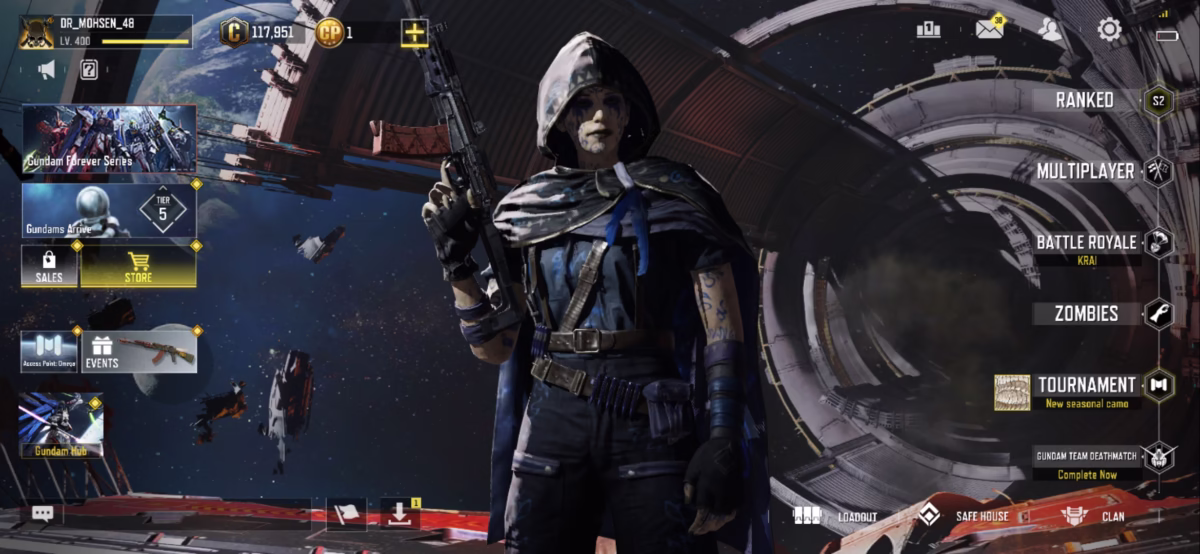
Task: Open the chat bubble
Action: [42, 513]
